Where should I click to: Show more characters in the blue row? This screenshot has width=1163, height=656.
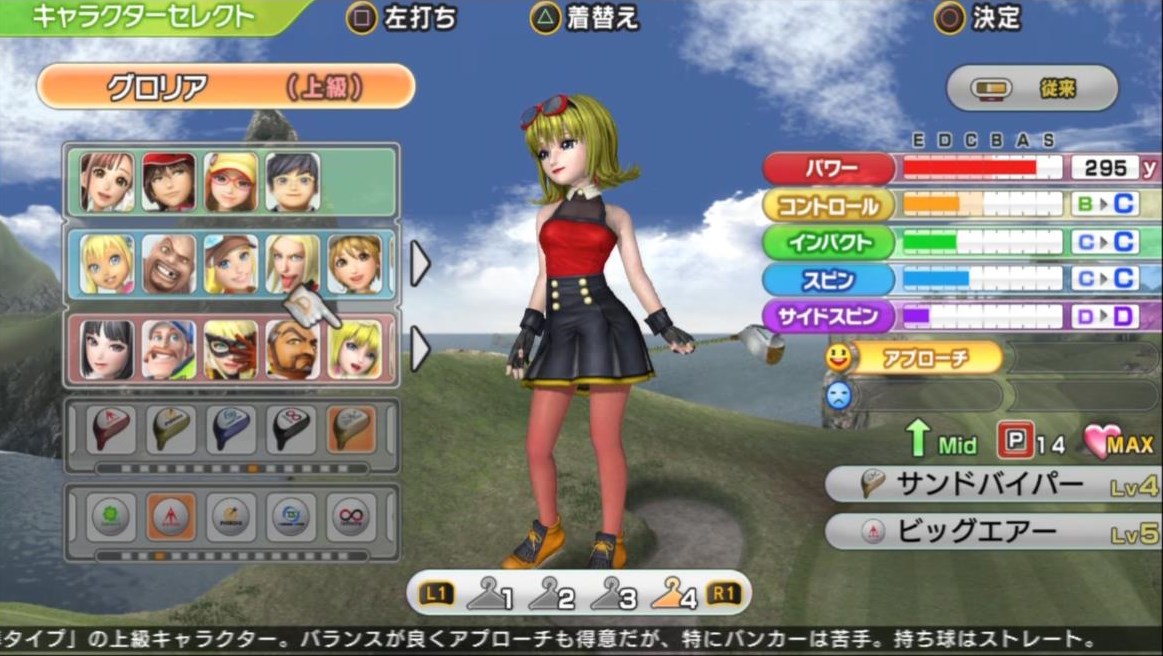coord(420,264)
